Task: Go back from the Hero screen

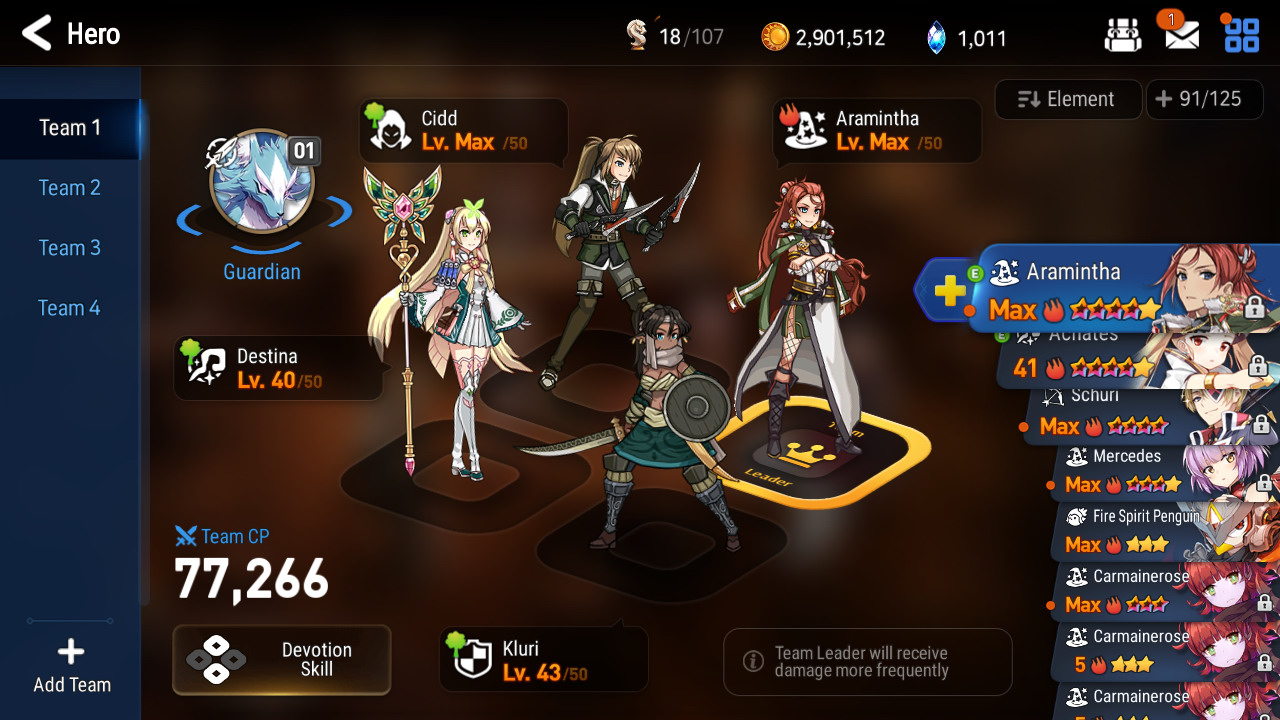Action: [37, 34]
